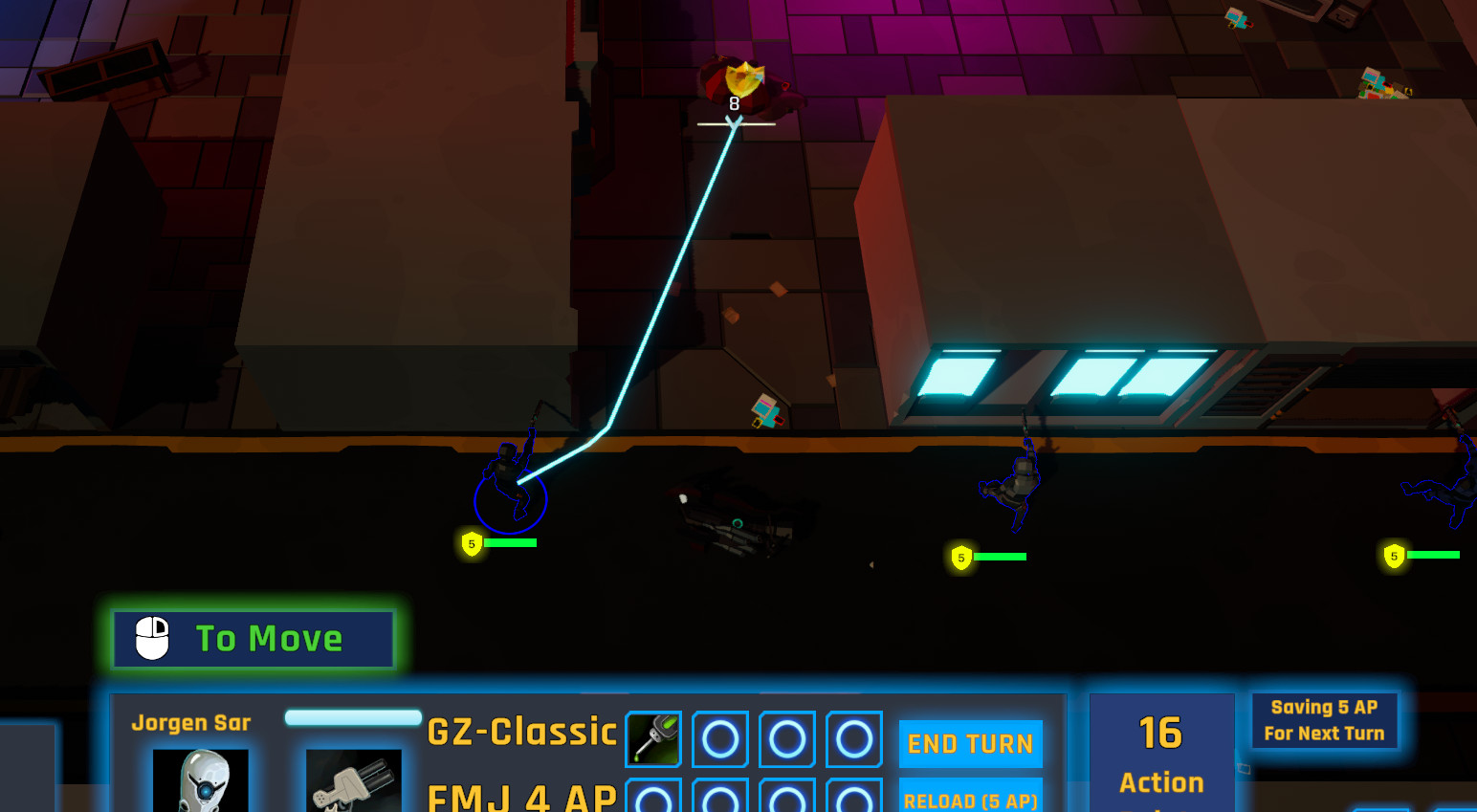Toggle Saving 5 AP For Next Turn
This screenshot has width=1477, height=812.
(1326, 720)
